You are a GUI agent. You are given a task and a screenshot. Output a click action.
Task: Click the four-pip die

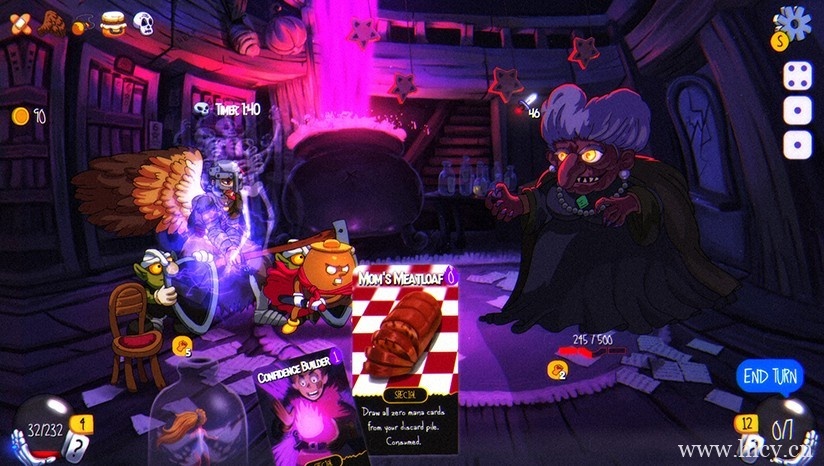pos(796,75)
